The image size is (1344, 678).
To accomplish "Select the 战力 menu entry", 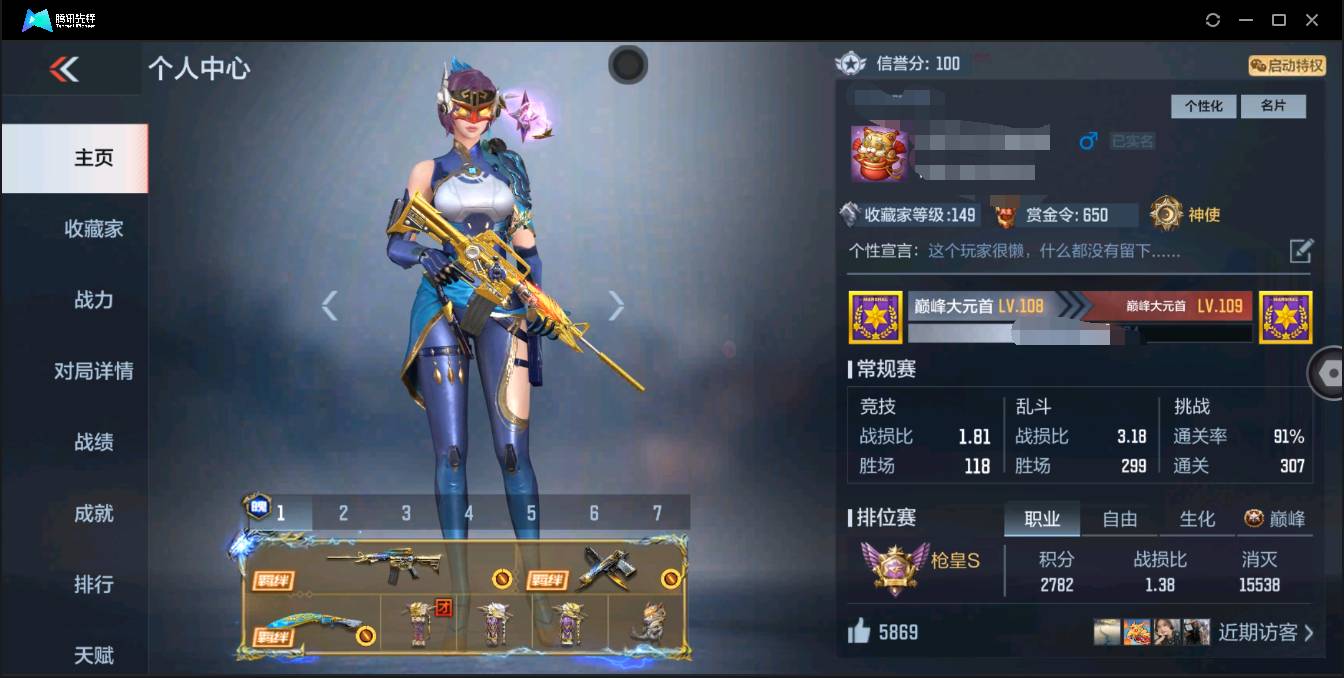I will pyautogui.click(x=93, y=300).
